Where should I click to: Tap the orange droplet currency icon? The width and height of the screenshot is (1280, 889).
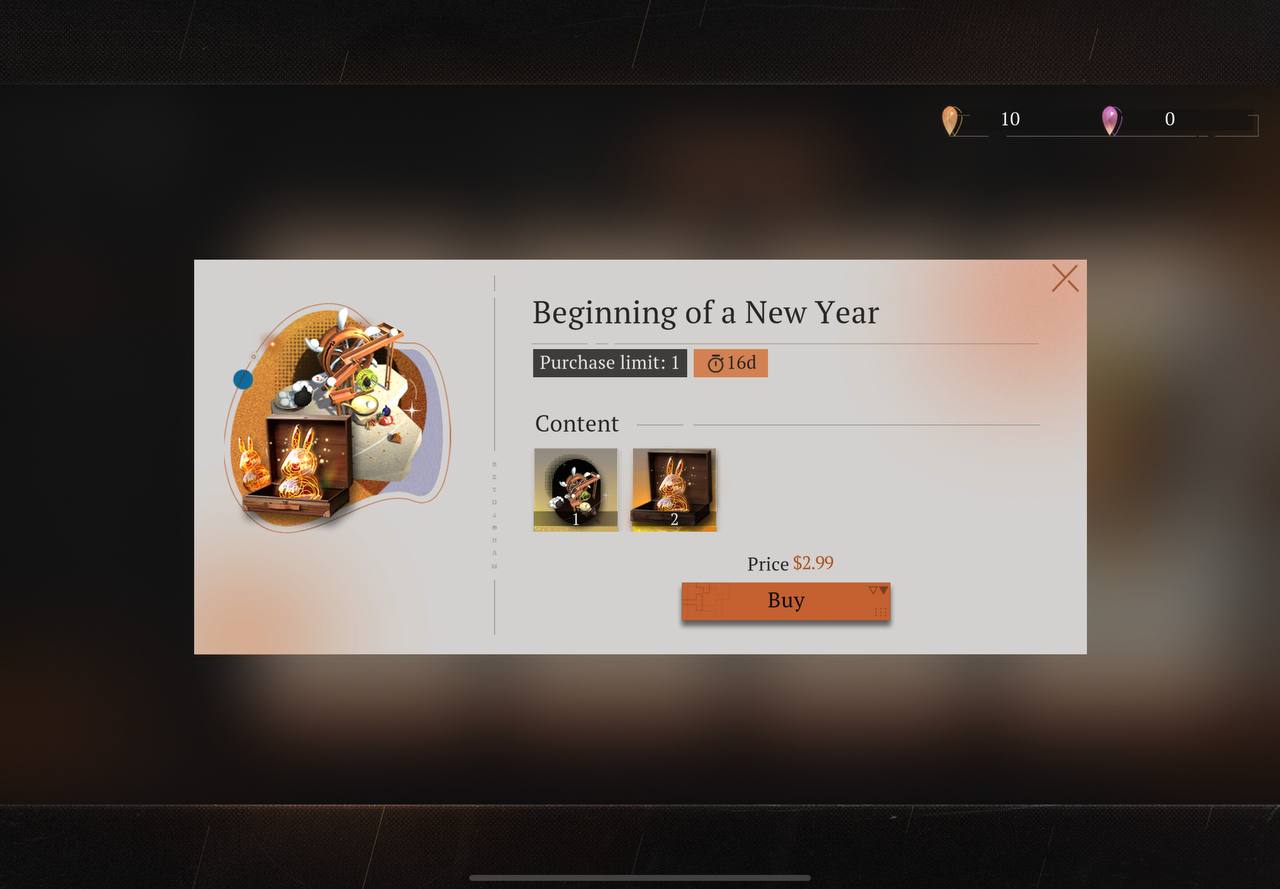(950, 121)
